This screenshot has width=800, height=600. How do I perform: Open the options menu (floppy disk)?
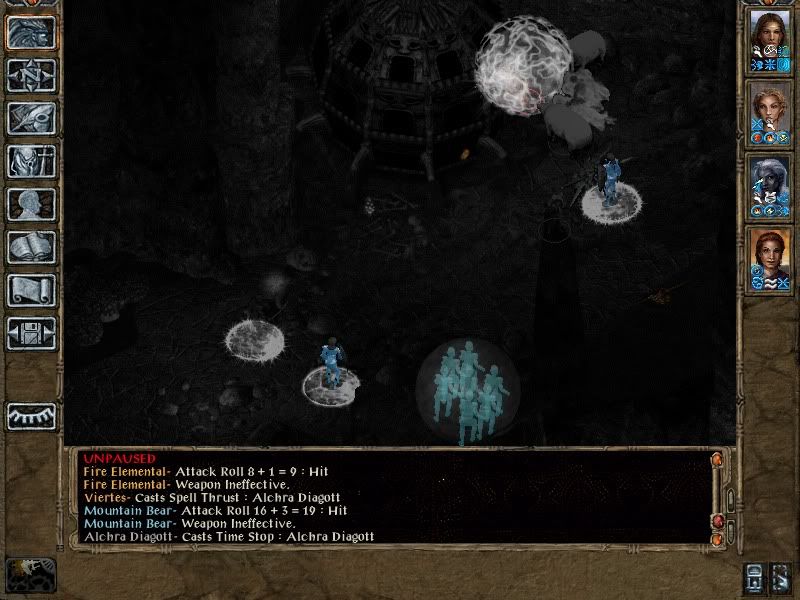31,333
